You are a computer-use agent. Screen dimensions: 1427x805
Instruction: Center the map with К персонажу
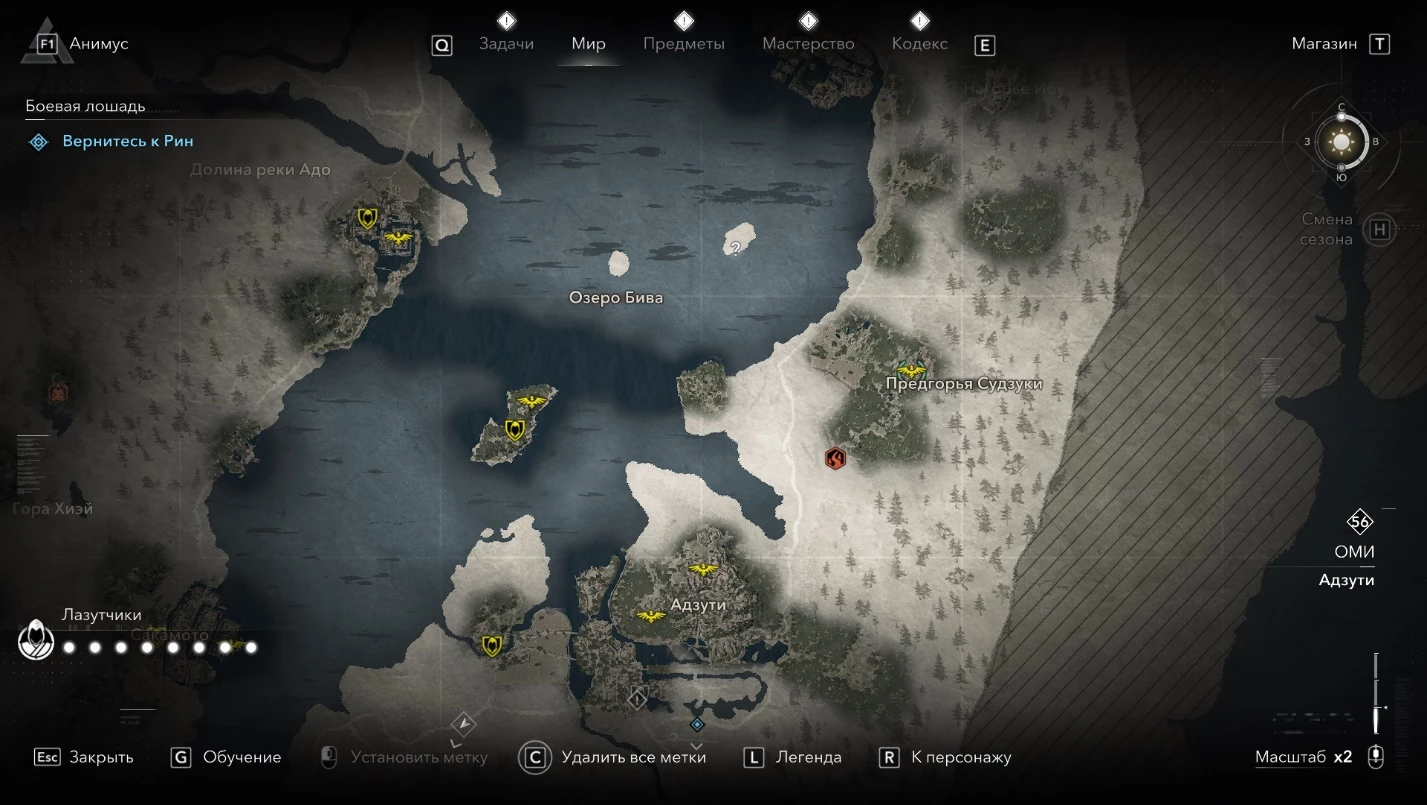point(961,757)
